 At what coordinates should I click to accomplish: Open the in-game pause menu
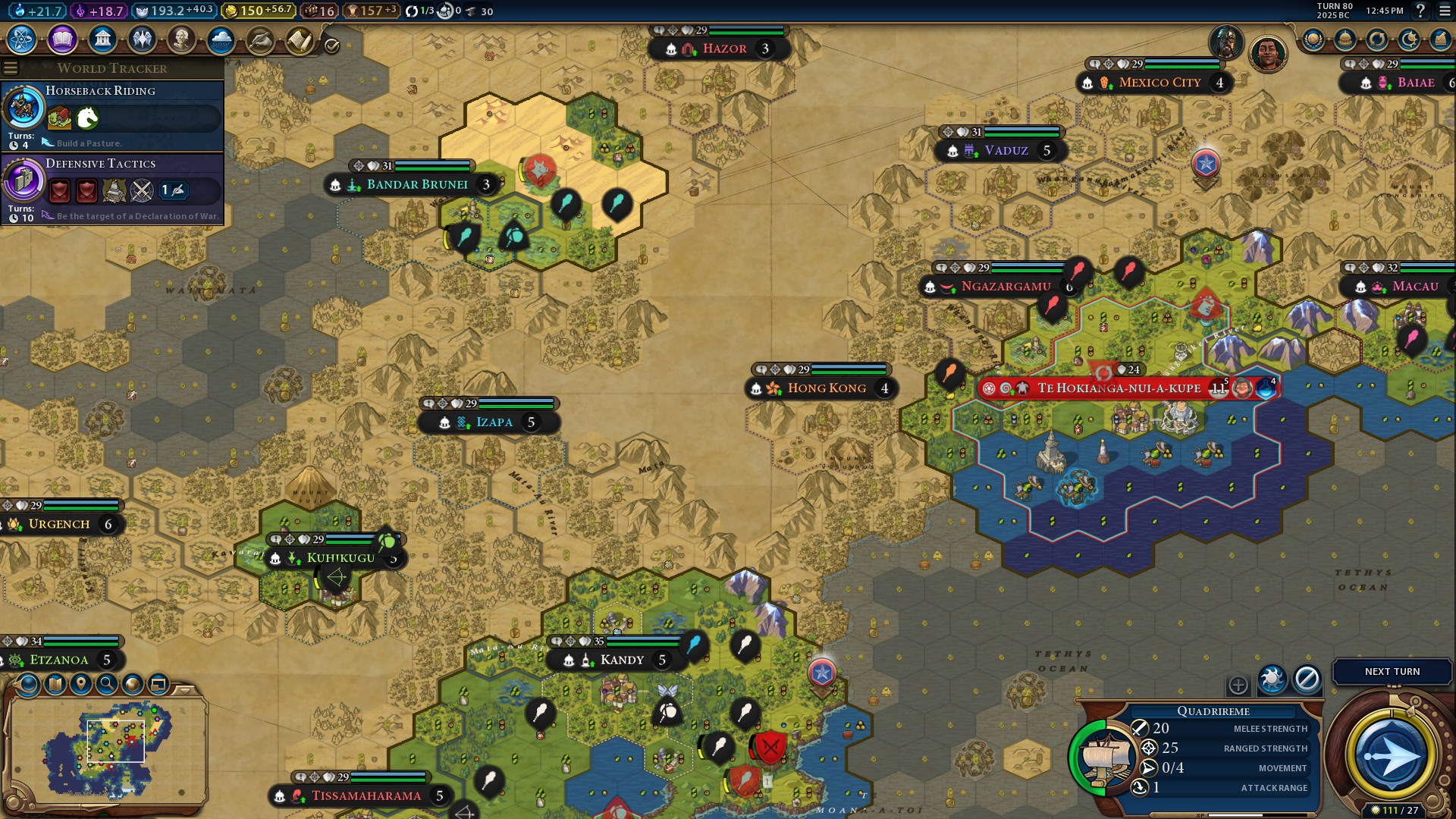1443,11
